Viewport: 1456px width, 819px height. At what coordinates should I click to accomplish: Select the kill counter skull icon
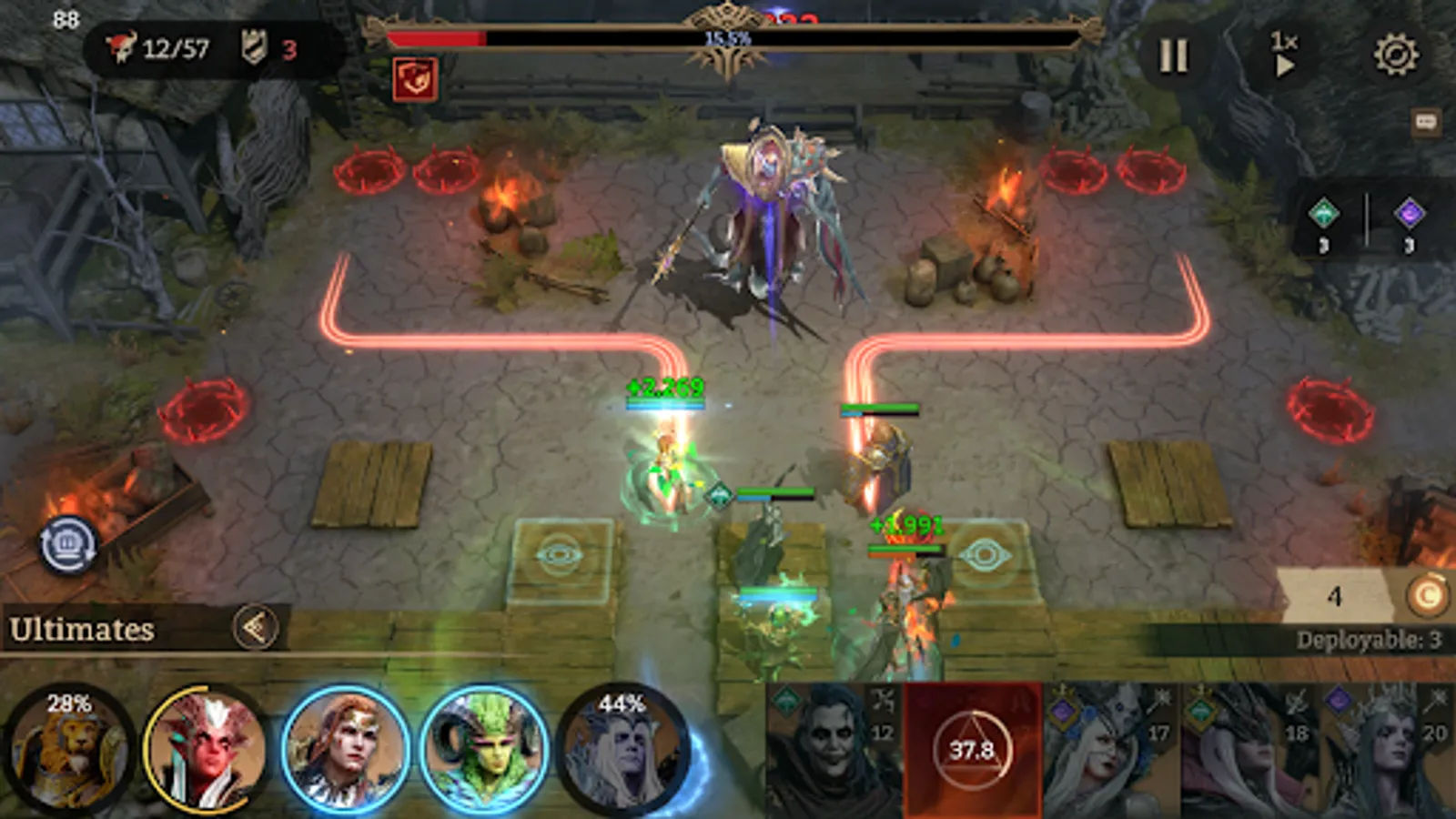click(123, 44)
